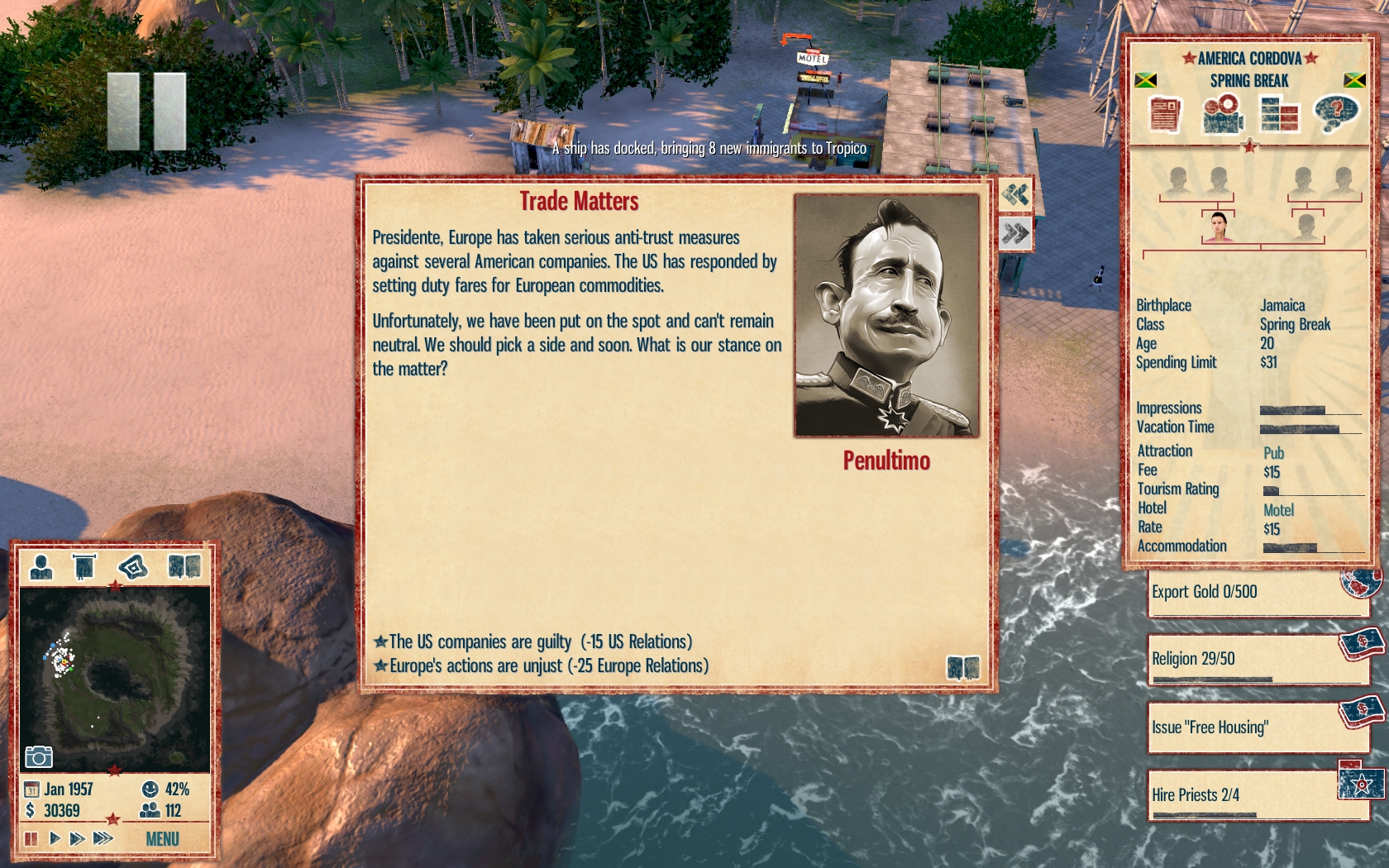Open the book icon in the Trade Matters dialog

pos(962,667)
